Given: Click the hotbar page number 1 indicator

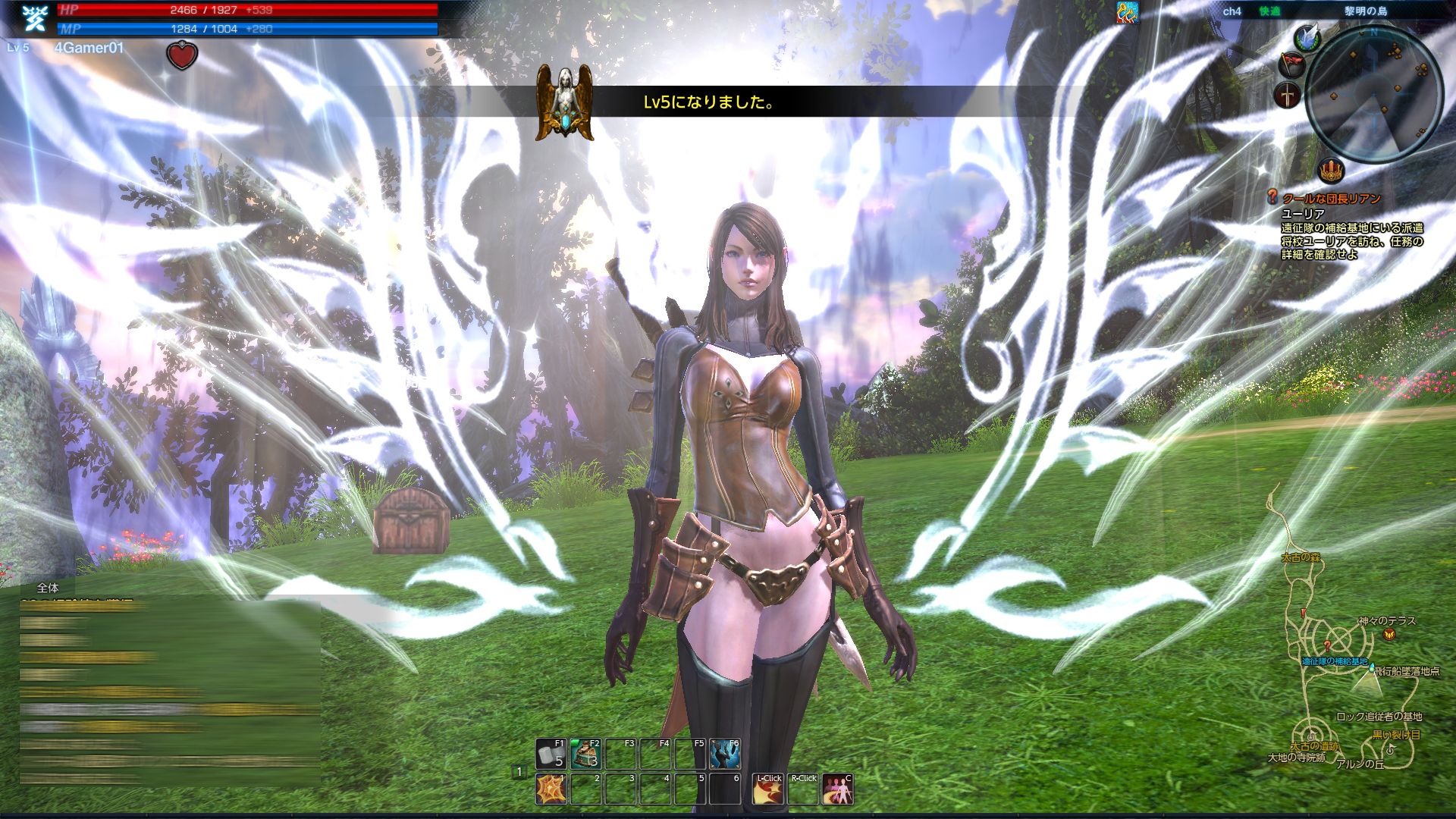Looking at the screenshot, I should point(519,772).
